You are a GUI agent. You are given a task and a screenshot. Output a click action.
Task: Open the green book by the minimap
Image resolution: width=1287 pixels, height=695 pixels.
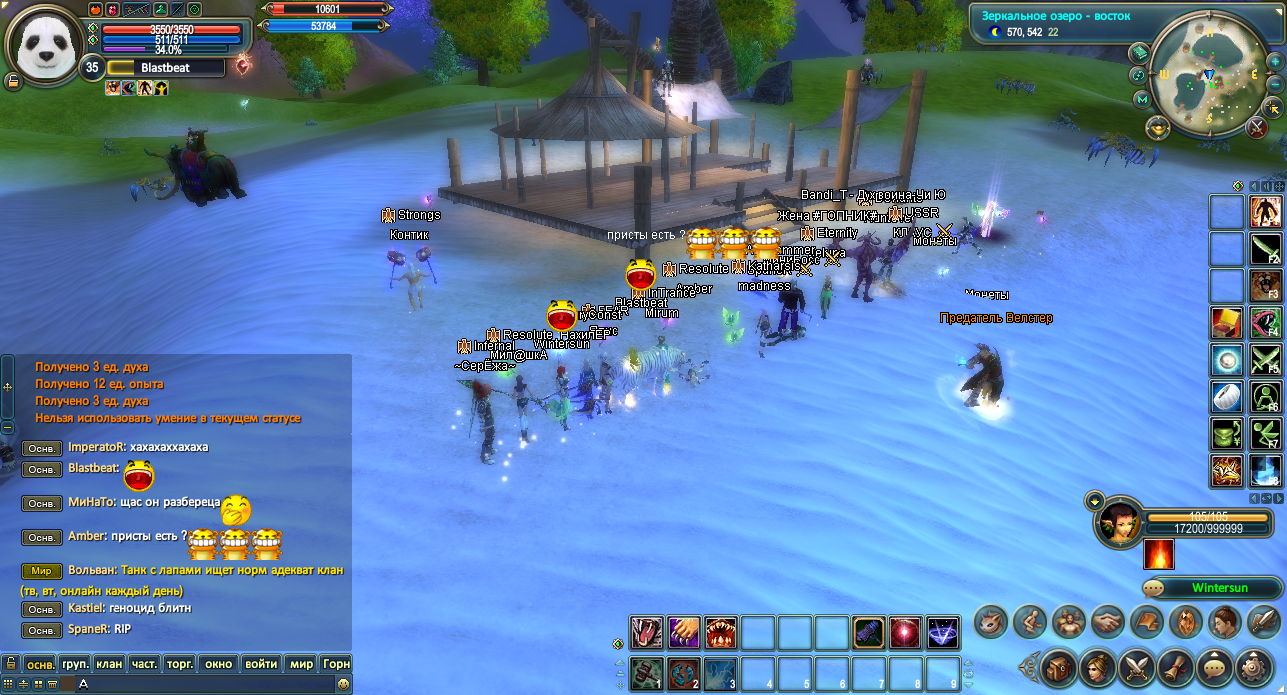[1141, 52]
